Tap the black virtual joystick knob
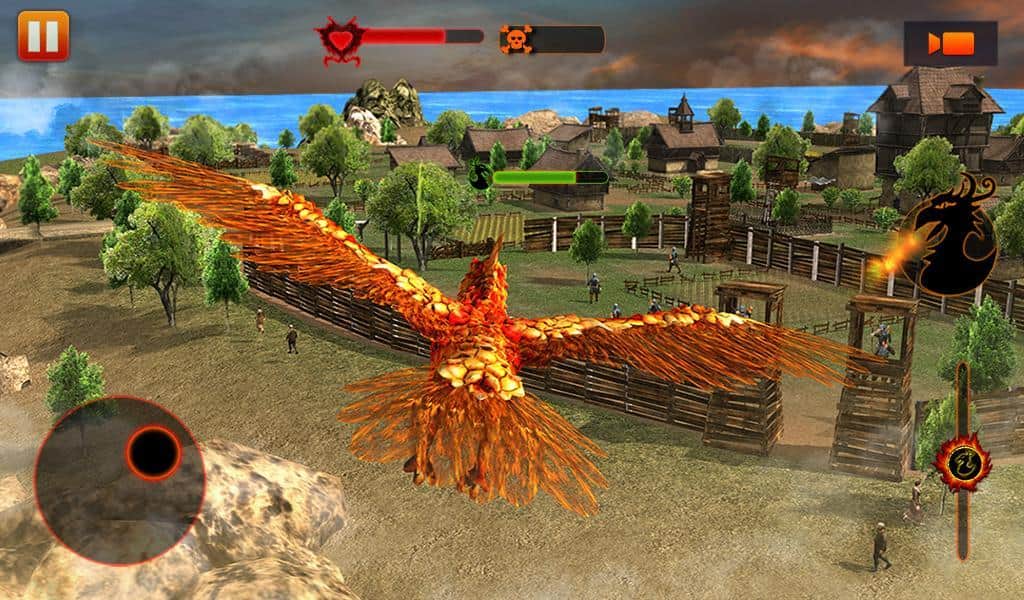The width and height of the screenshot is (1024, 600). point(154,453)
